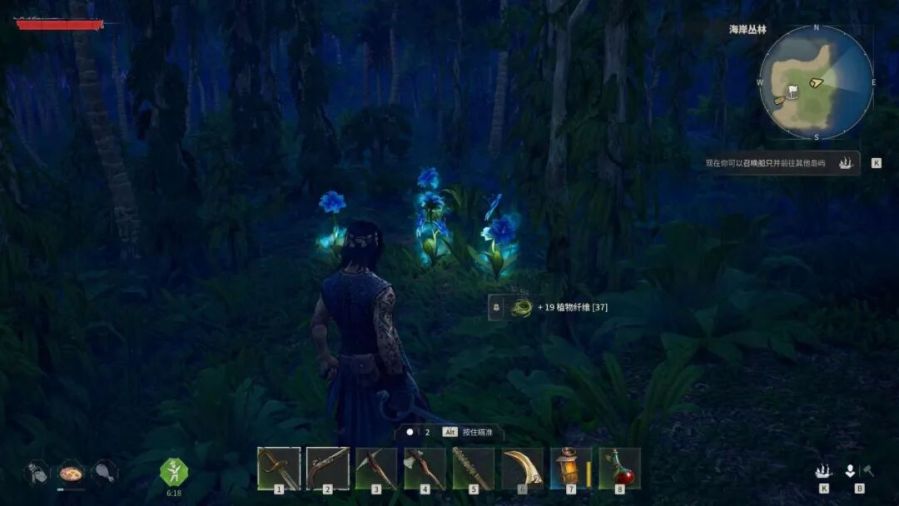Viewport: 899px width, 506px height.
Task: Click the summon ship notification
Action: [780, 162]
